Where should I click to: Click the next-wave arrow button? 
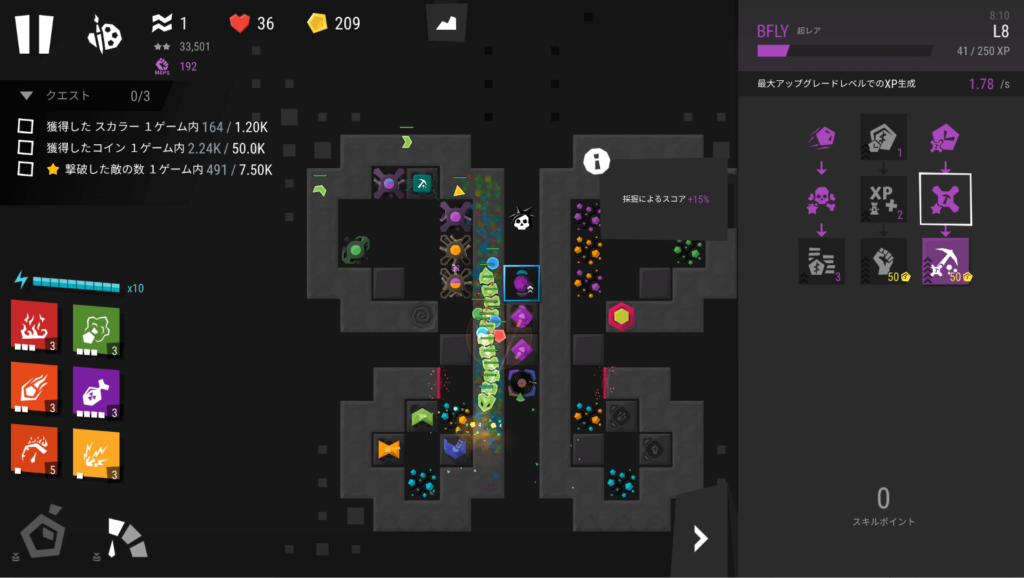click(700, 539)
